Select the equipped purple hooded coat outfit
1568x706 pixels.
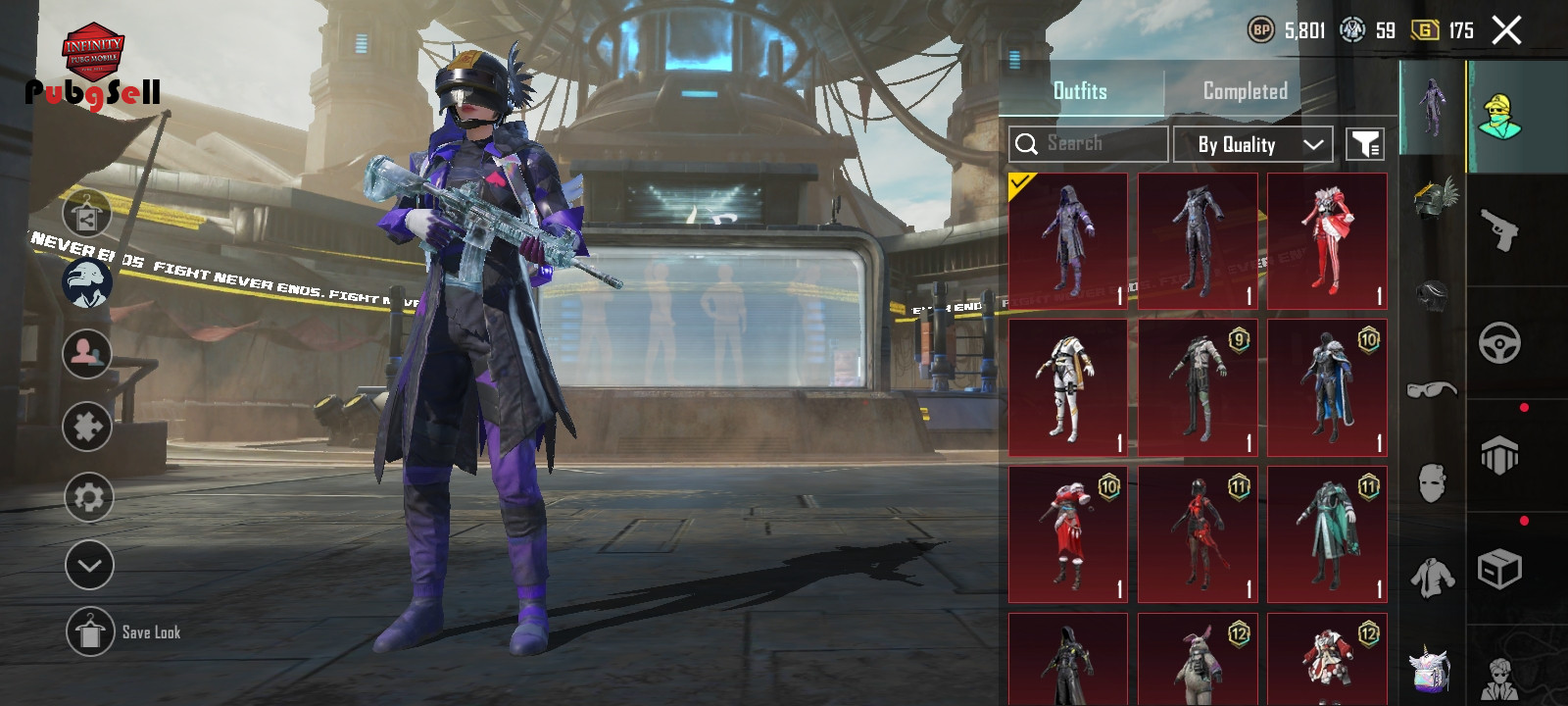pos(1067,241)
